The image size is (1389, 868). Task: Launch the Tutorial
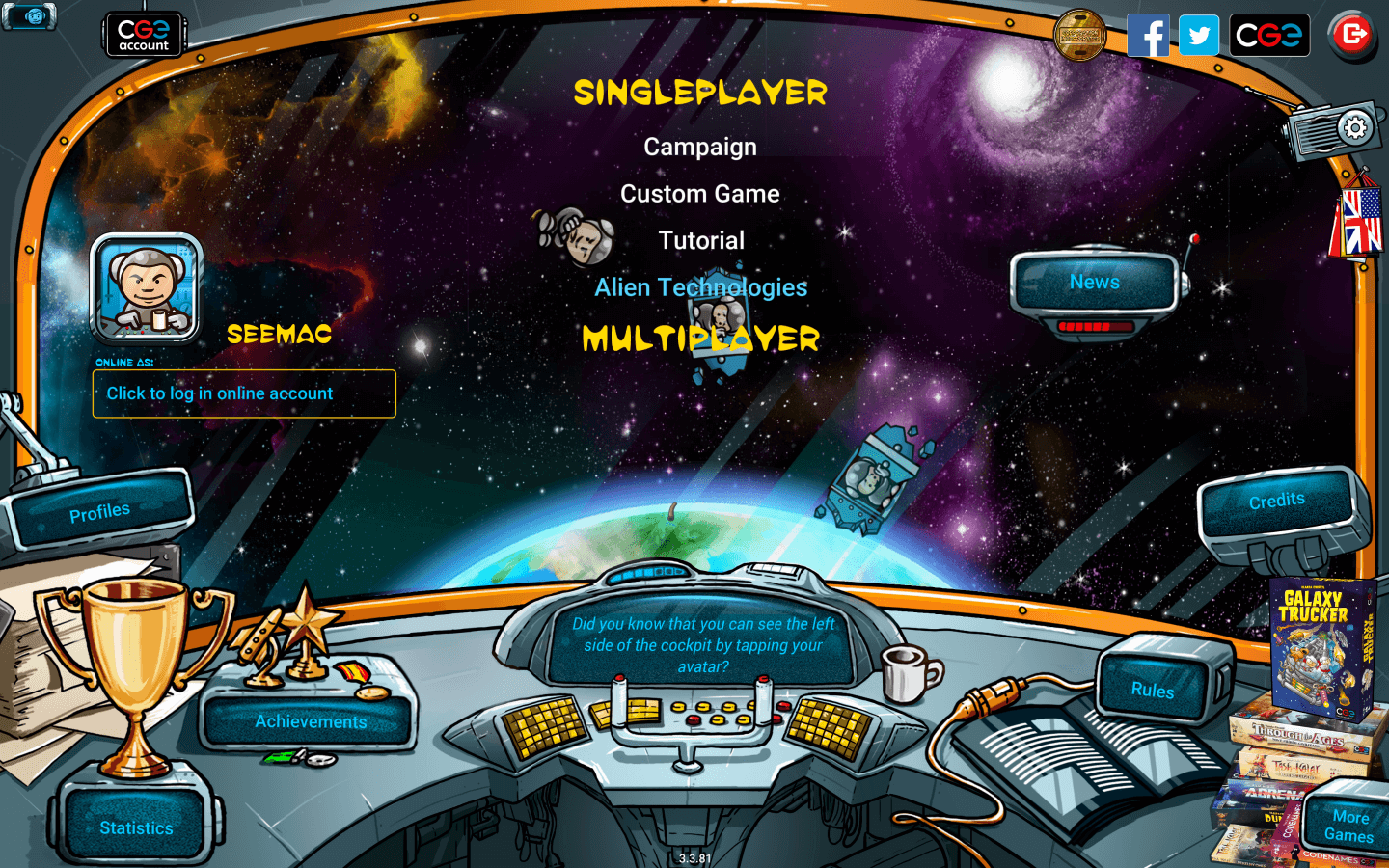(x=701, y=240)
